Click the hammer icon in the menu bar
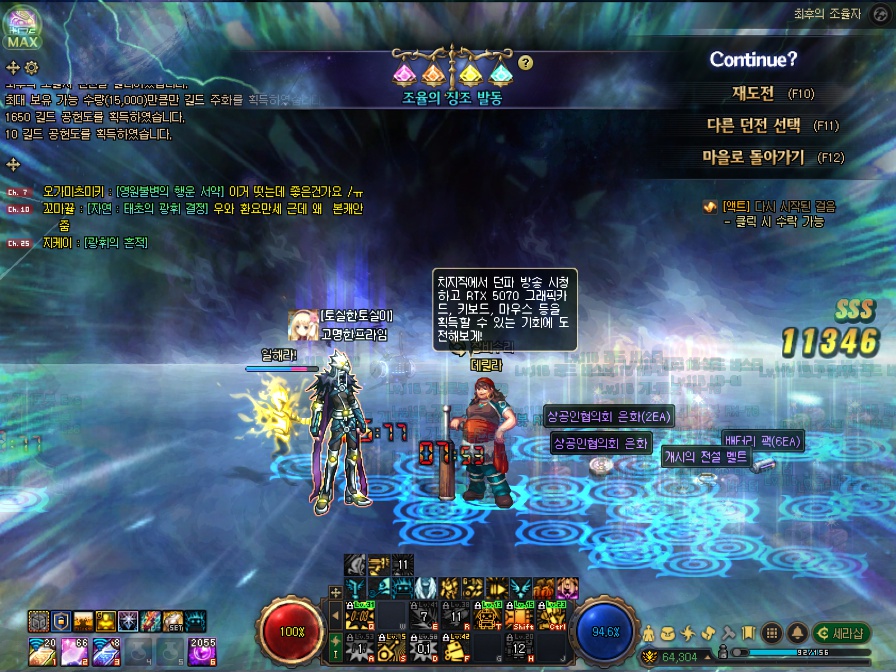Screen dimensions: 896x672 pyautogui.click(x=728, y=633)
